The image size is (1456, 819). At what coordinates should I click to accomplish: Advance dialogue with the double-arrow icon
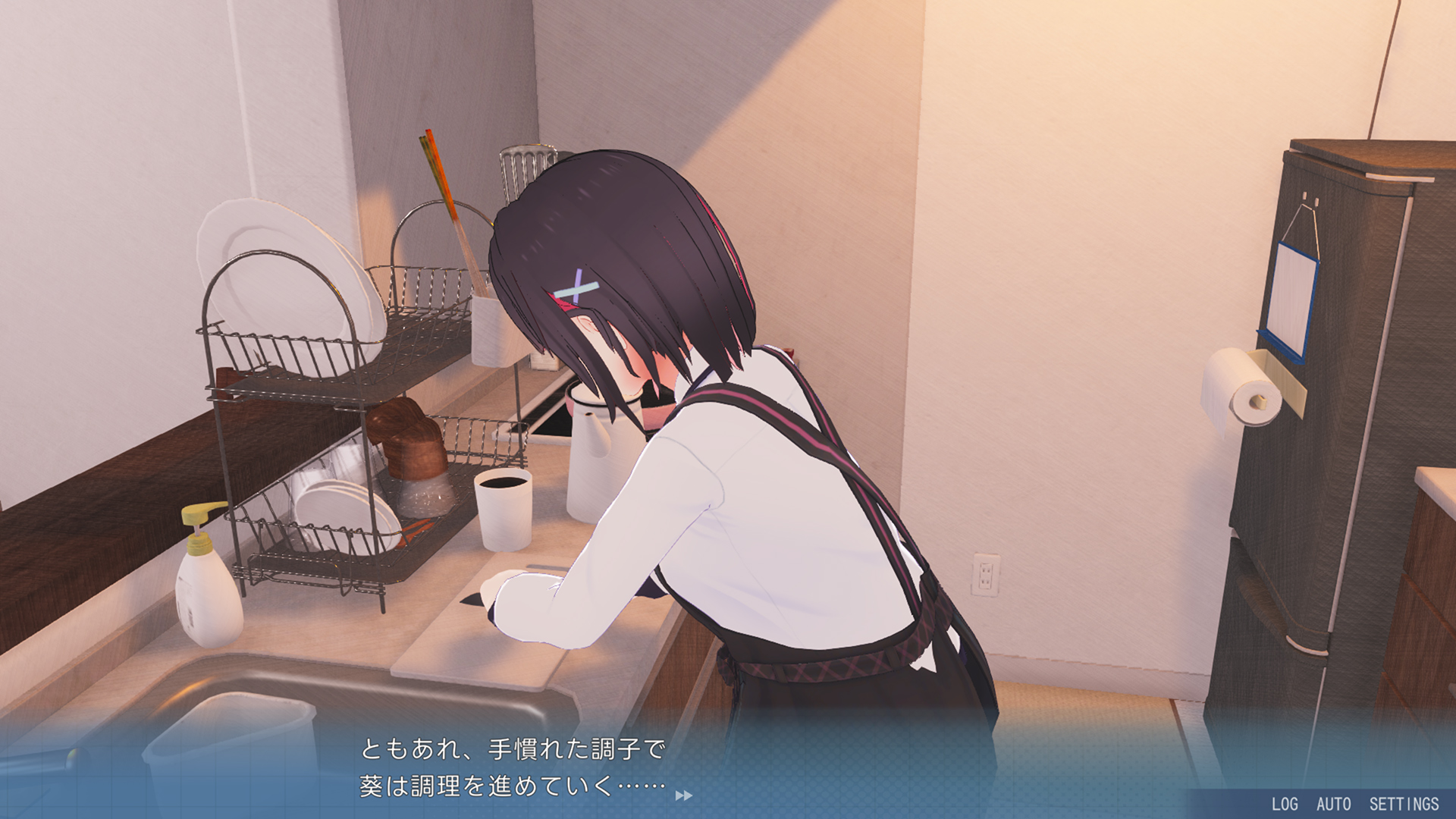click(x=683, y=795)
